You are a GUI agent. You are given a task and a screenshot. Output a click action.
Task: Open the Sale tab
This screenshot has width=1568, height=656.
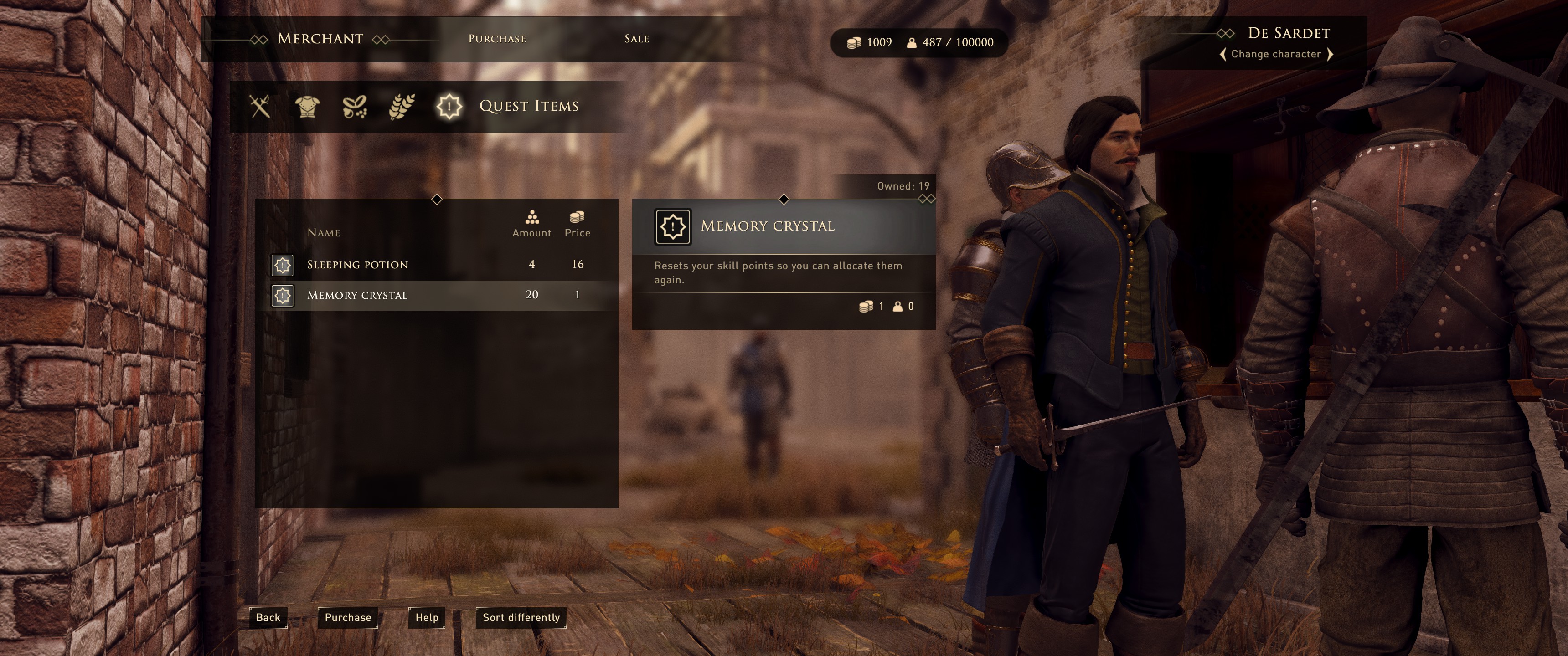coord(636,39)
